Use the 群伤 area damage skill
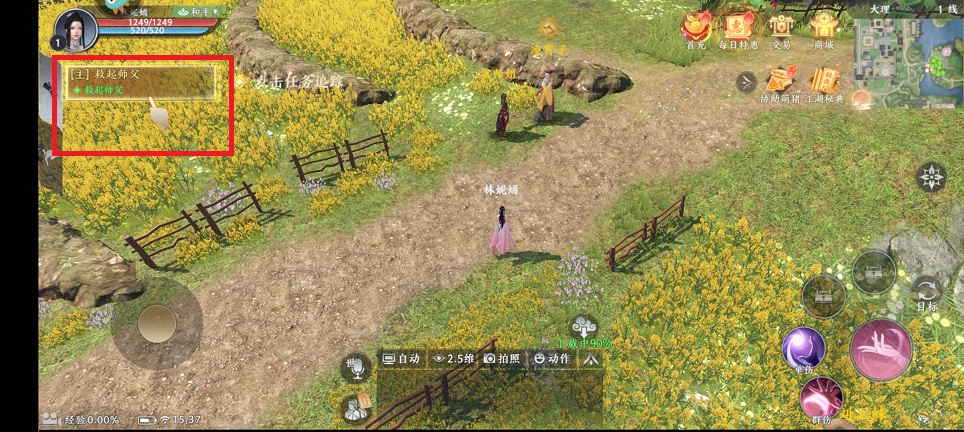The height and width of the screenshot is (432, 964). [821, 399]
